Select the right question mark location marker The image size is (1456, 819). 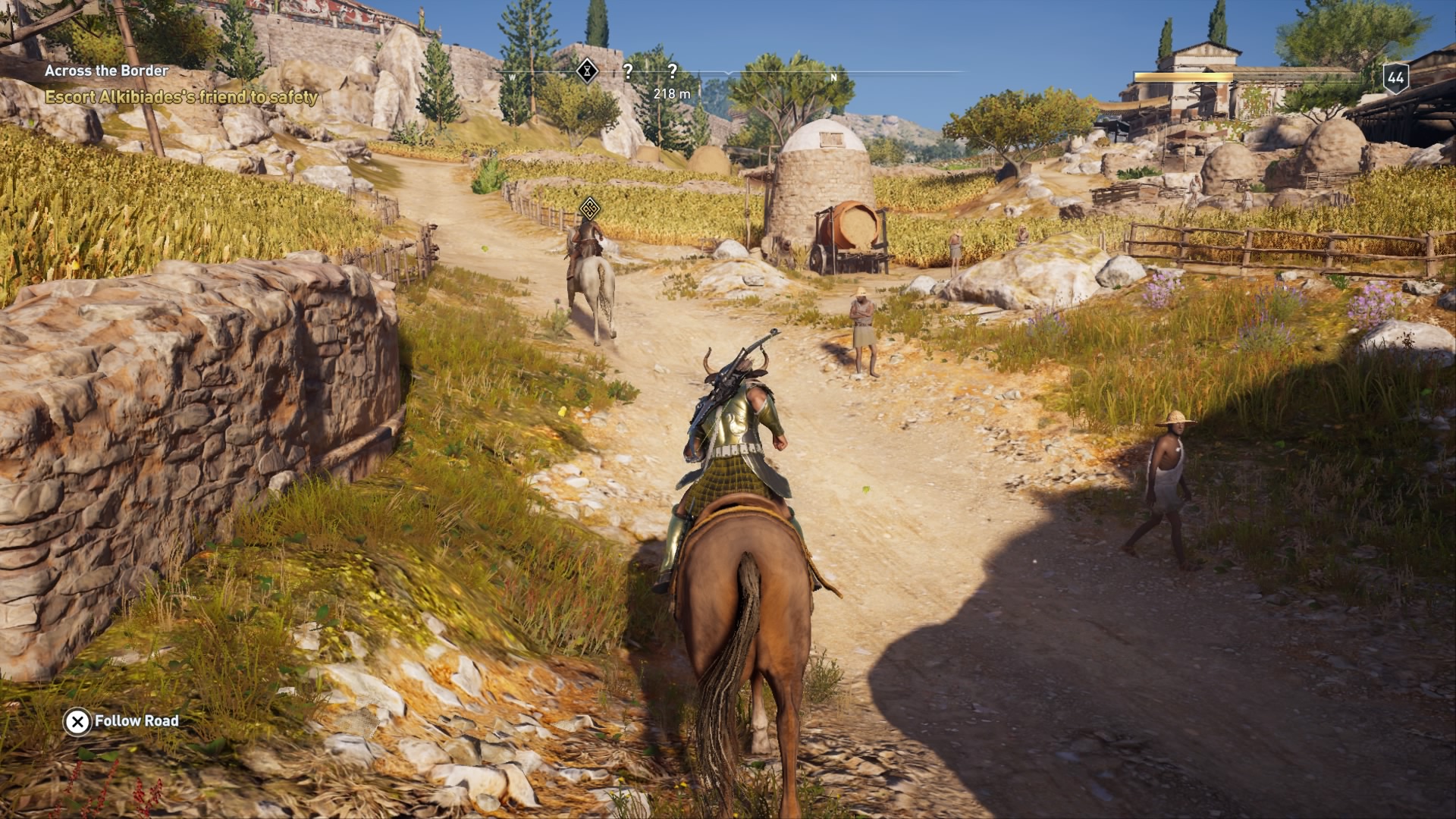coord(673,71)
